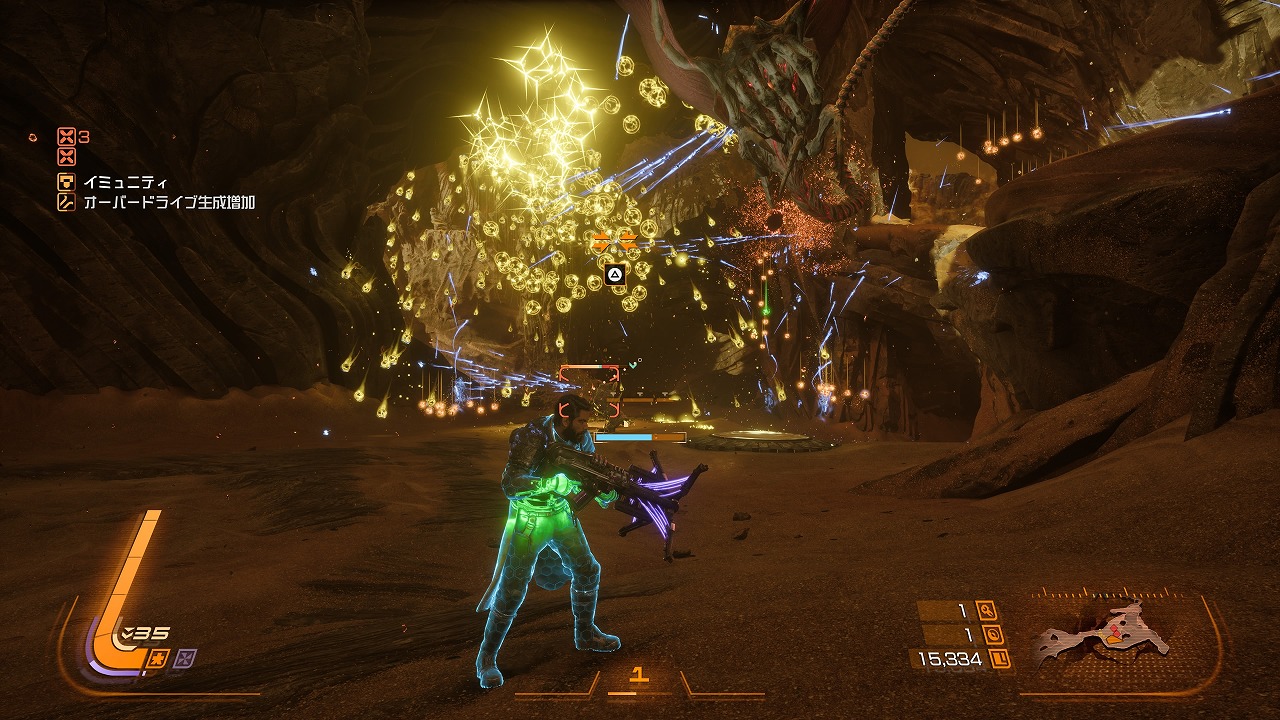The width and height of the screenshot is (1280, 720).
Task: Select the purple cross ability icon
Action: [x=184, y=657]
